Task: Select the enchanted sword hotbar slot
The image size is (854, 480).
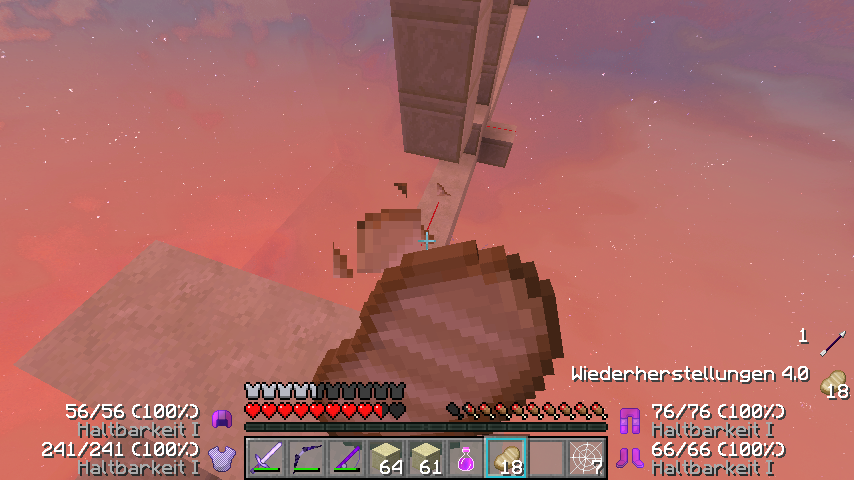Action: click(x=266, y=459)
